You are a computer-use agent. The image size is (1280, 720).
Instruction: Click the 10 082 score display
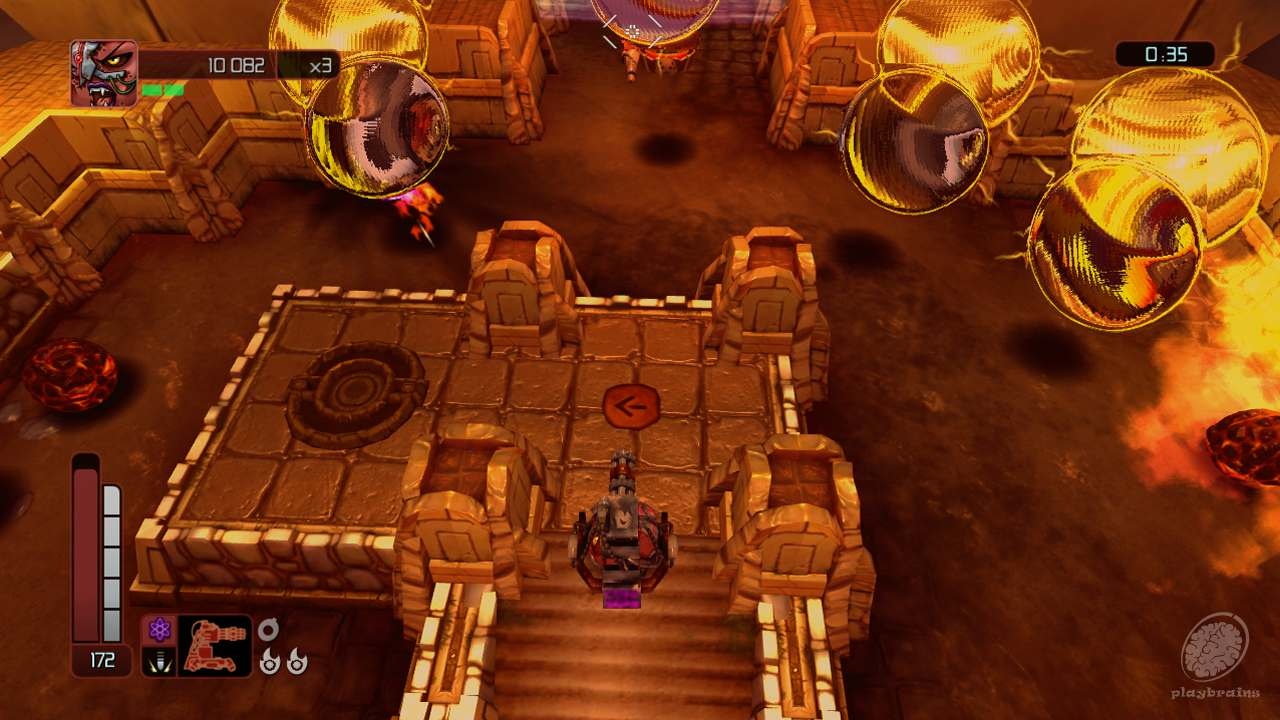click(235, 65)
